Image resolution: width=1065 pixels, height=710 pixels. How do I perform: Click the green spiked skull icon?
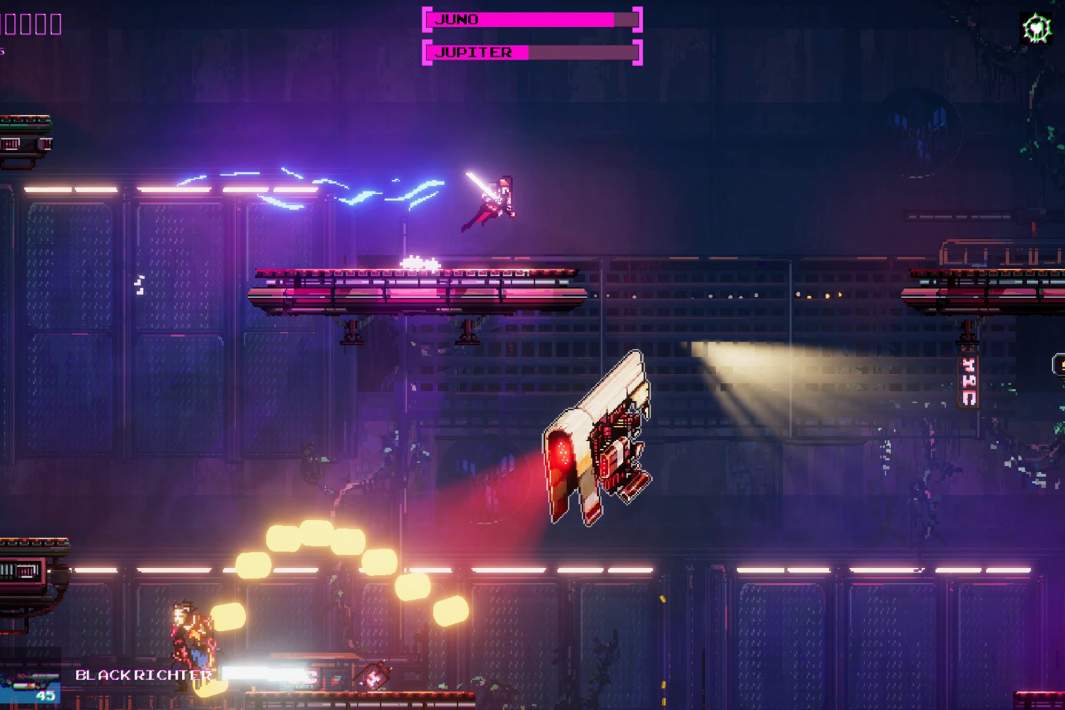1035,27
